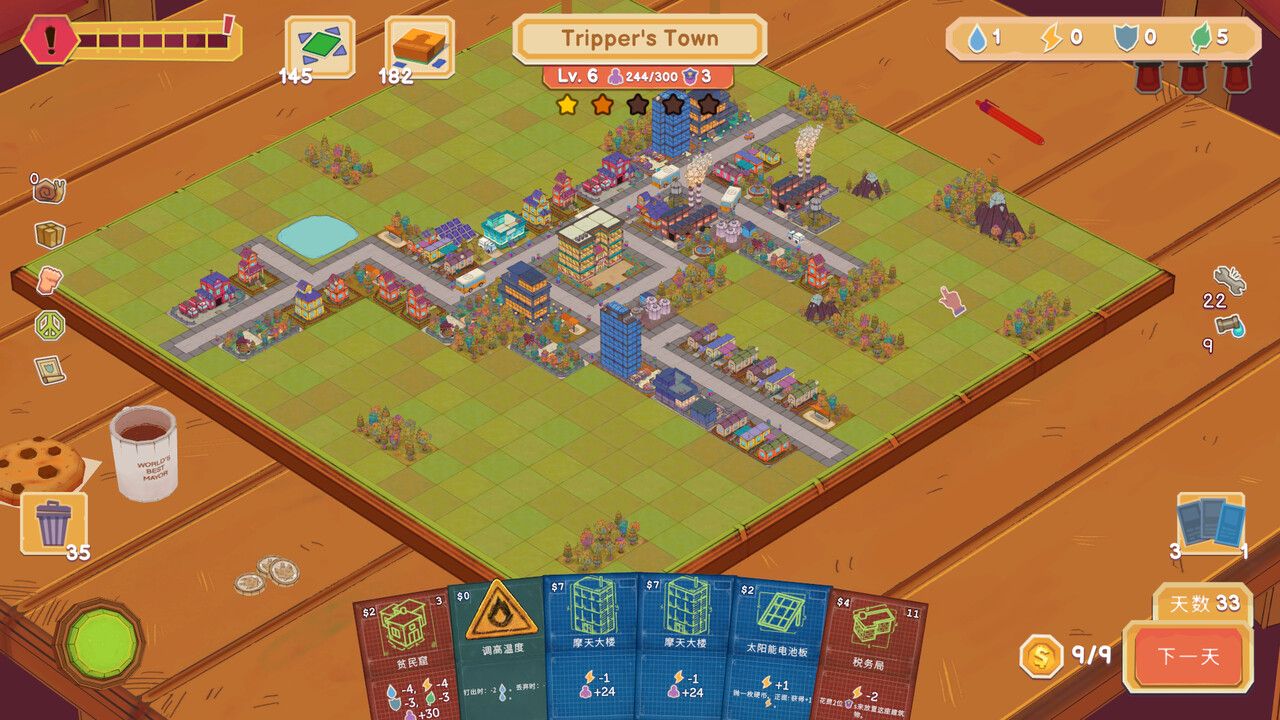Open the blue card deck pile
Image resolution: width=1280 pixels, height=720 pixels.
coord(1210,524)
